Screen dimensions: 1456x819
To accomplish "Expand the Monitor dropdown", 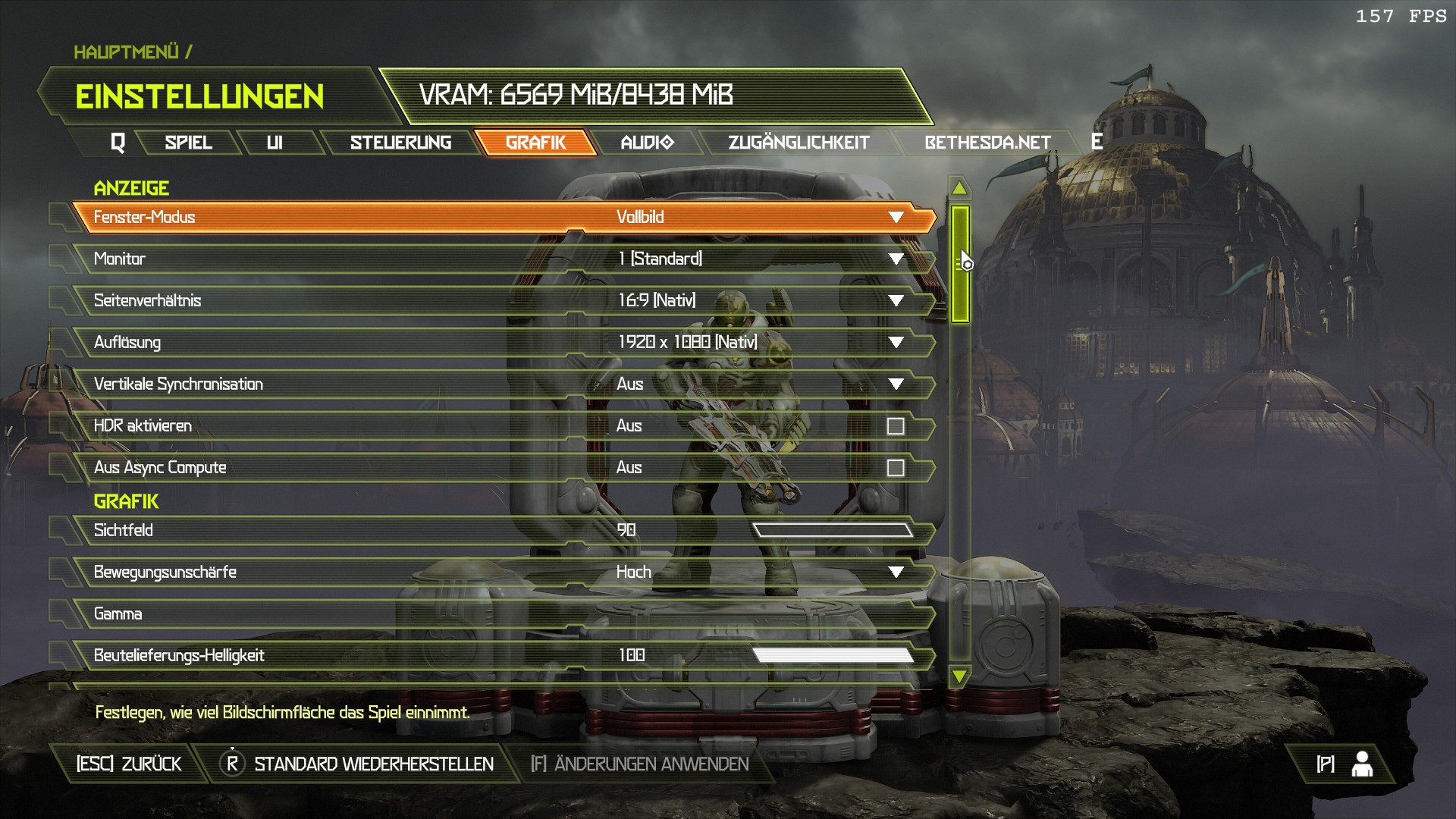I will (896, 259).
